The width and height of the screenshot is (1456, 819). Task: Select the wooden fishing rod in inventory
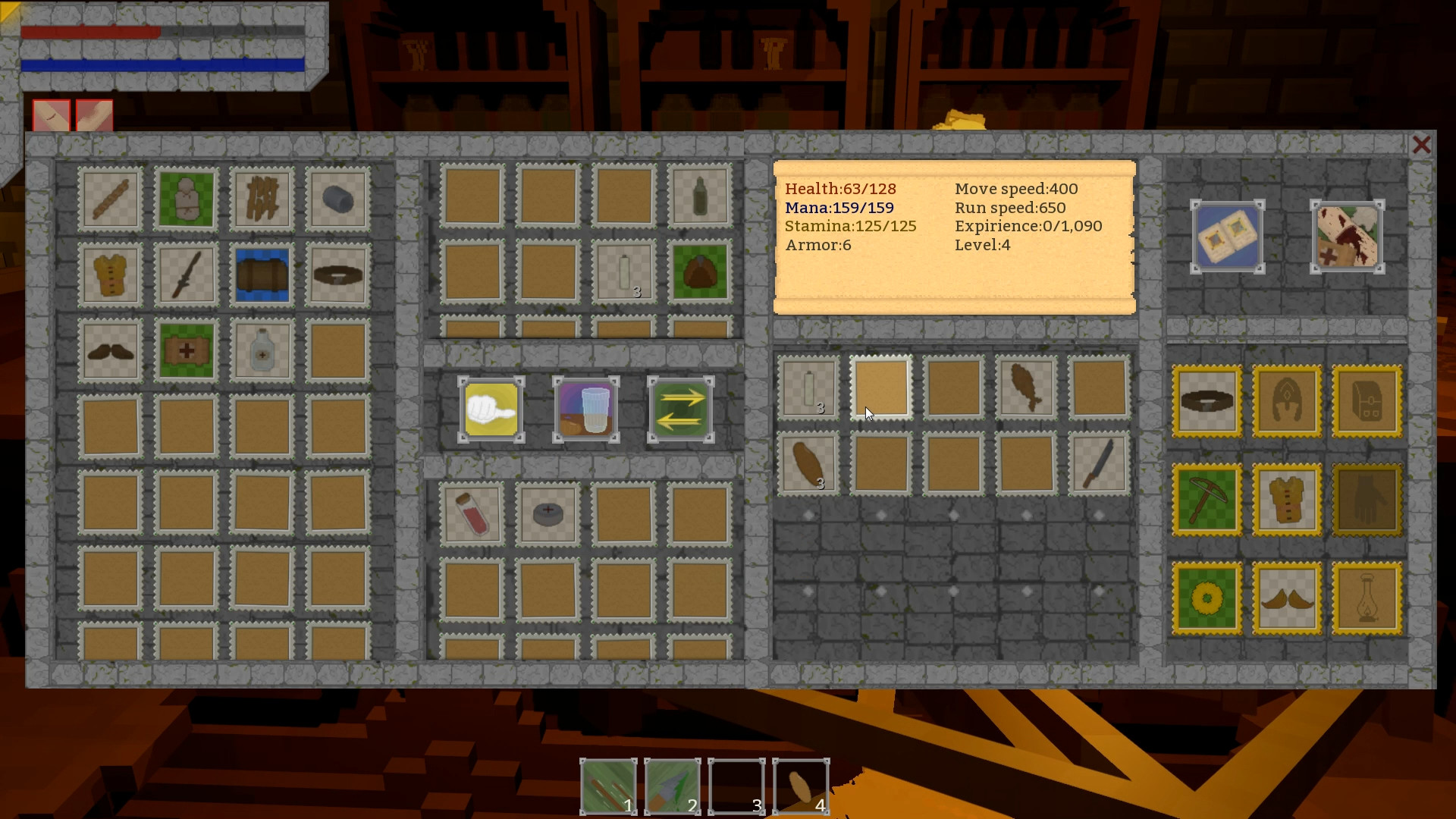110,199
